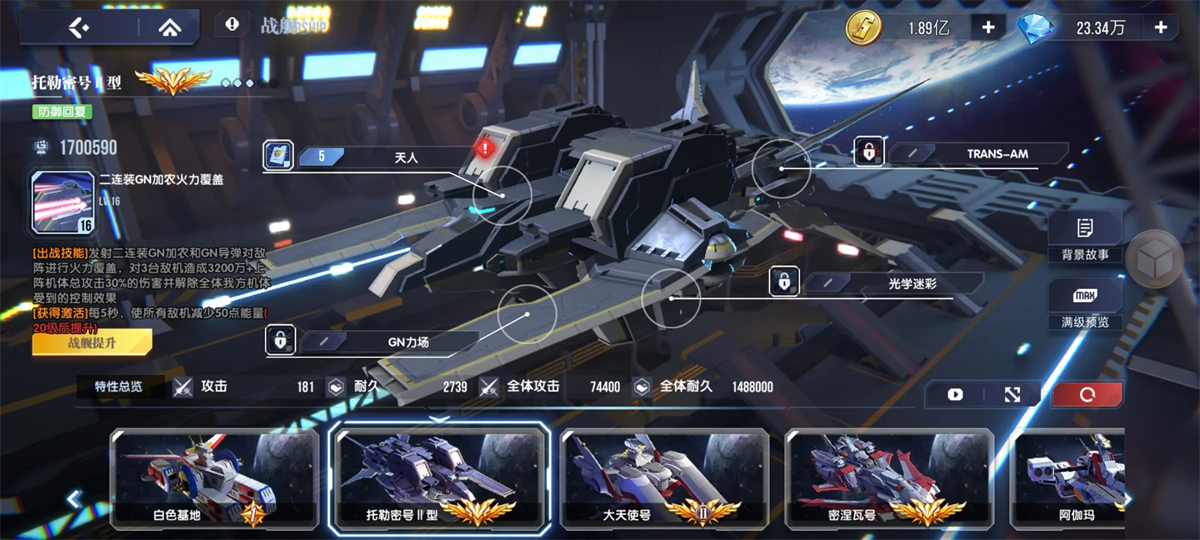Play the ship showcase video
The image size is (1200, 540).
tap(955, 394)
